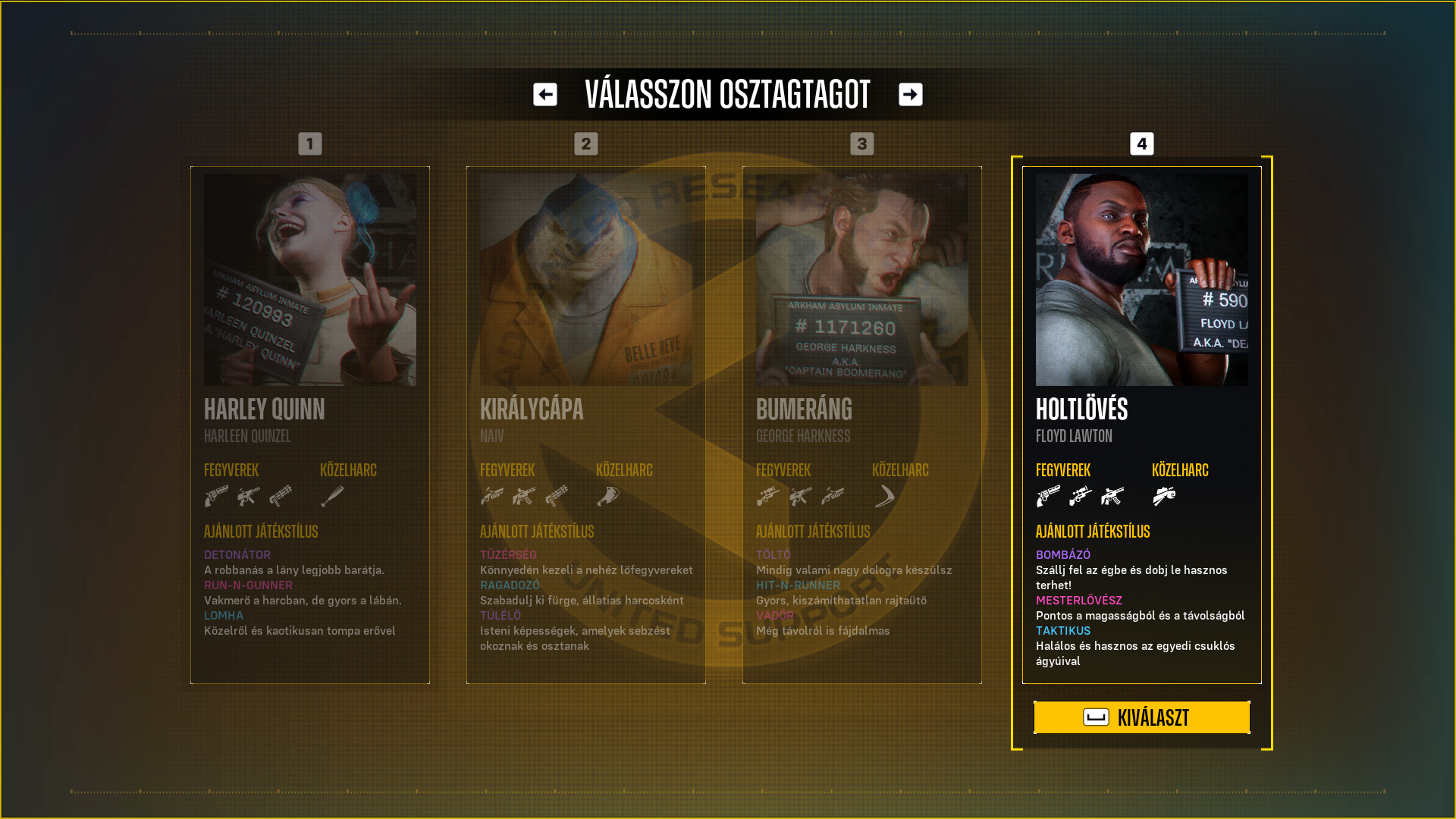Switch to squad slot number 3
This screenshot has width=1456, height=819.
click(862, 144)
